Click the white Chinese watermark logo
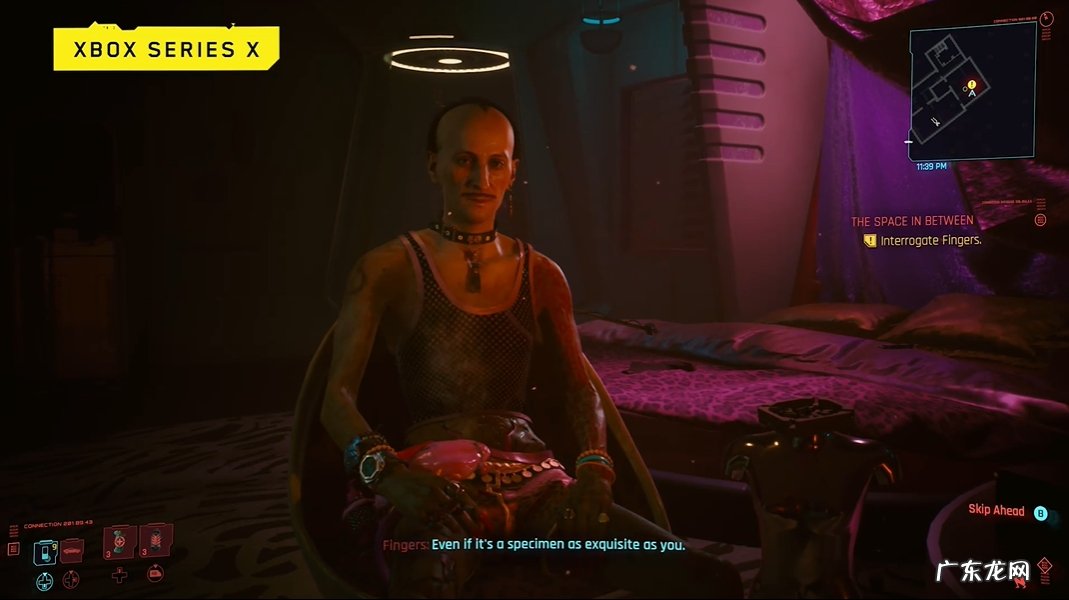1069x600 pixels. [981, 571]
